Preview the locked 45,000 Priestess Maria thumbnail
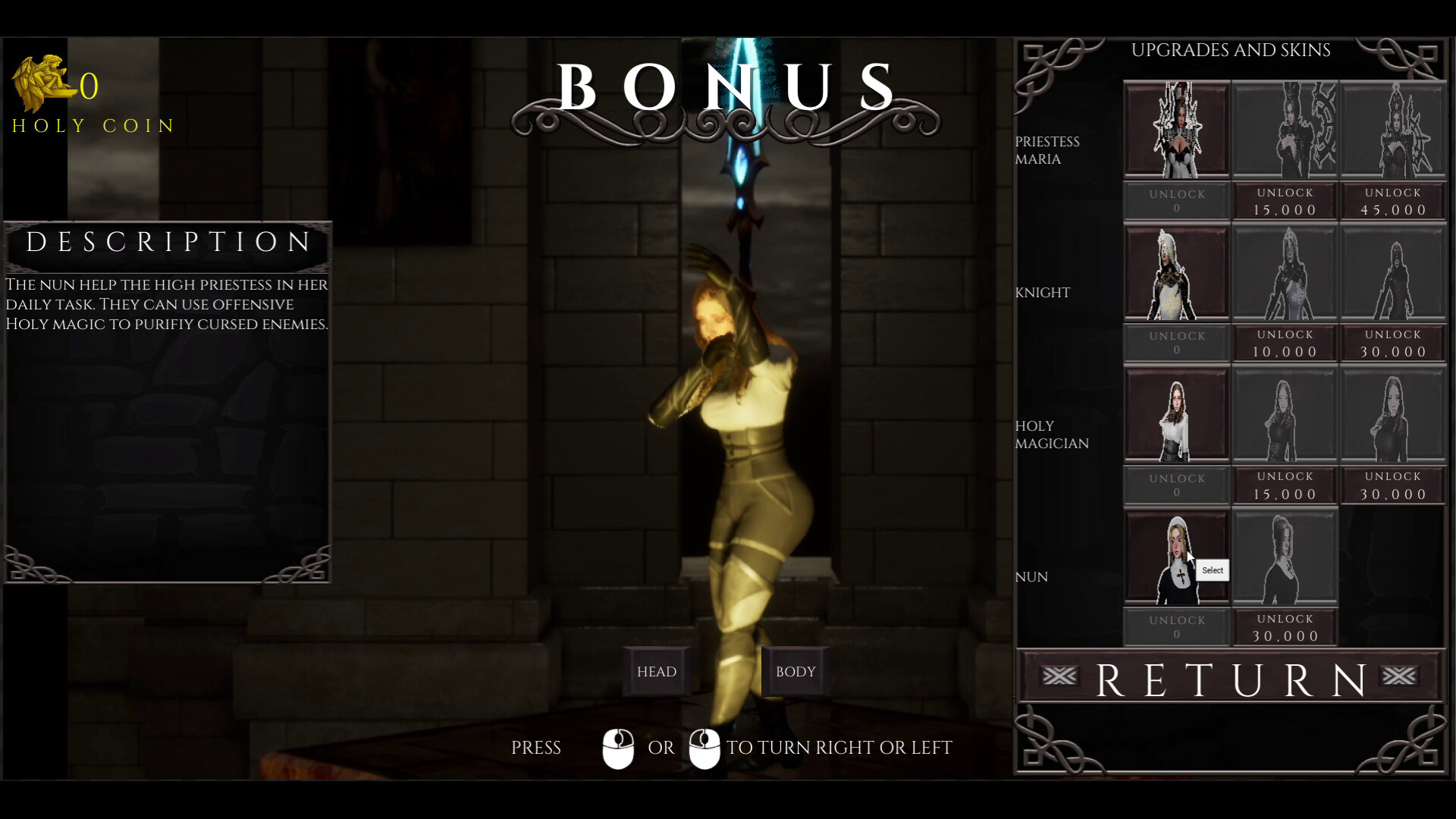 [x=1393, y=129]
